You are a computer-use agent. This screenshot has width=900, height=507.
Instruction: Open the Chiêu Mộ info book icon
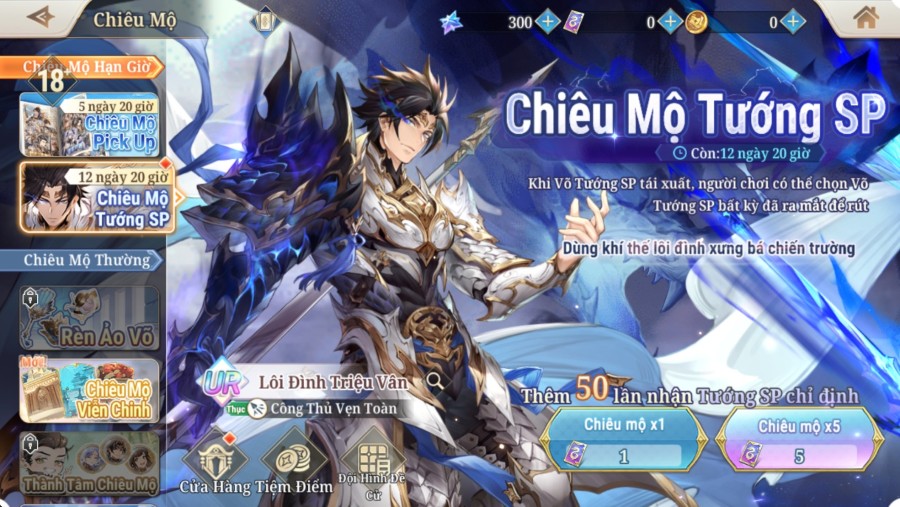(x=265, y=20)
